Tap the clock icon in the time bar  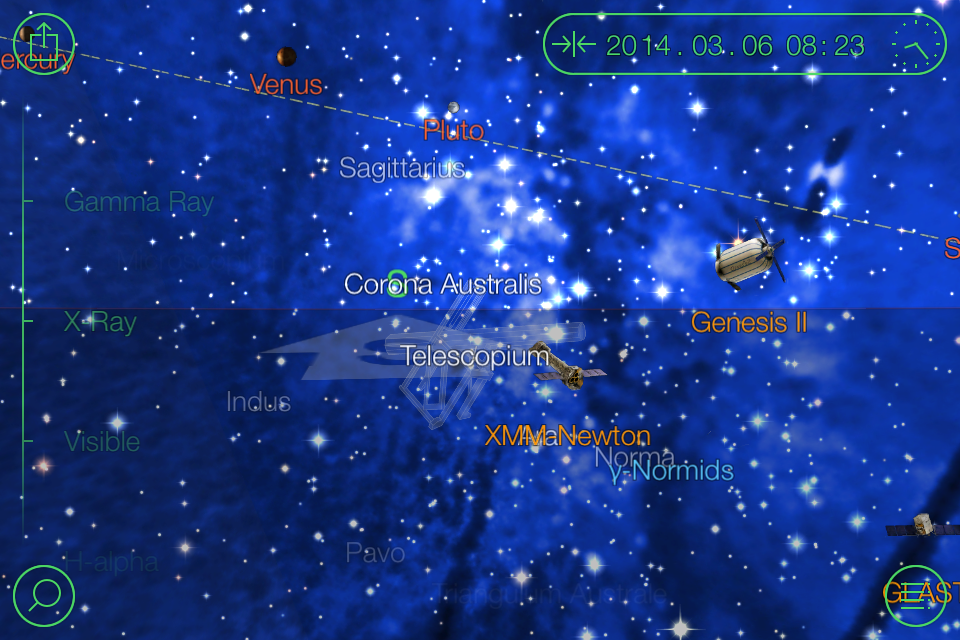coord(916,45)
